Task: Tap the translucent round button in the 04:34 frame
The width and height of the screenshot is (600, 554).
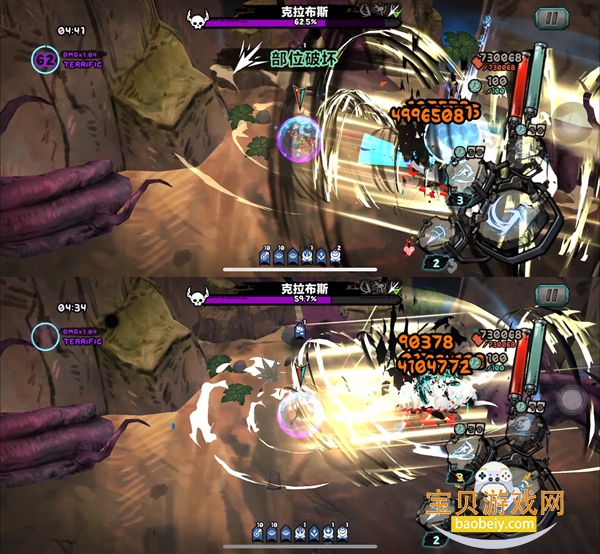Action: tap(574, 399)
